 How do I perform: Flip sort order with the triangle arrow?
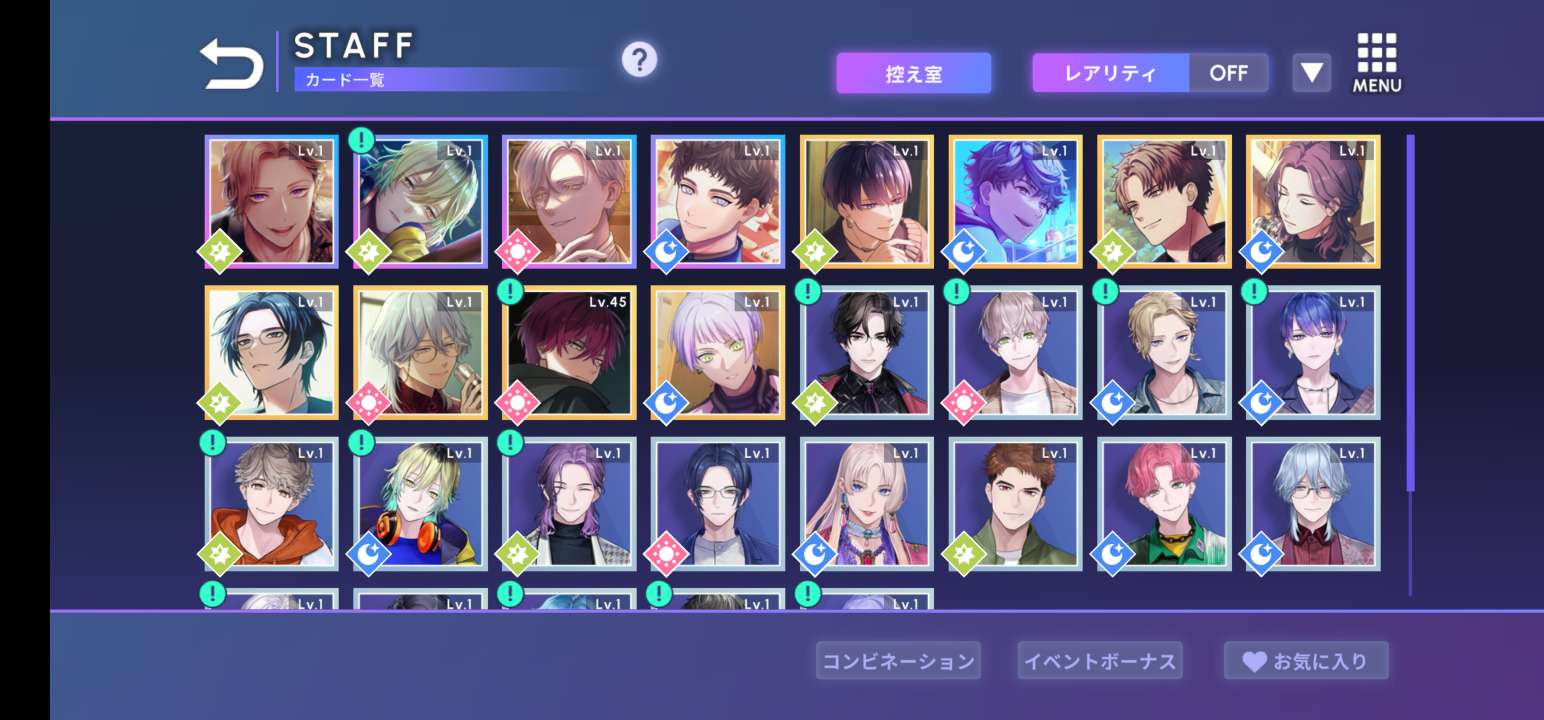(1311, 73)
